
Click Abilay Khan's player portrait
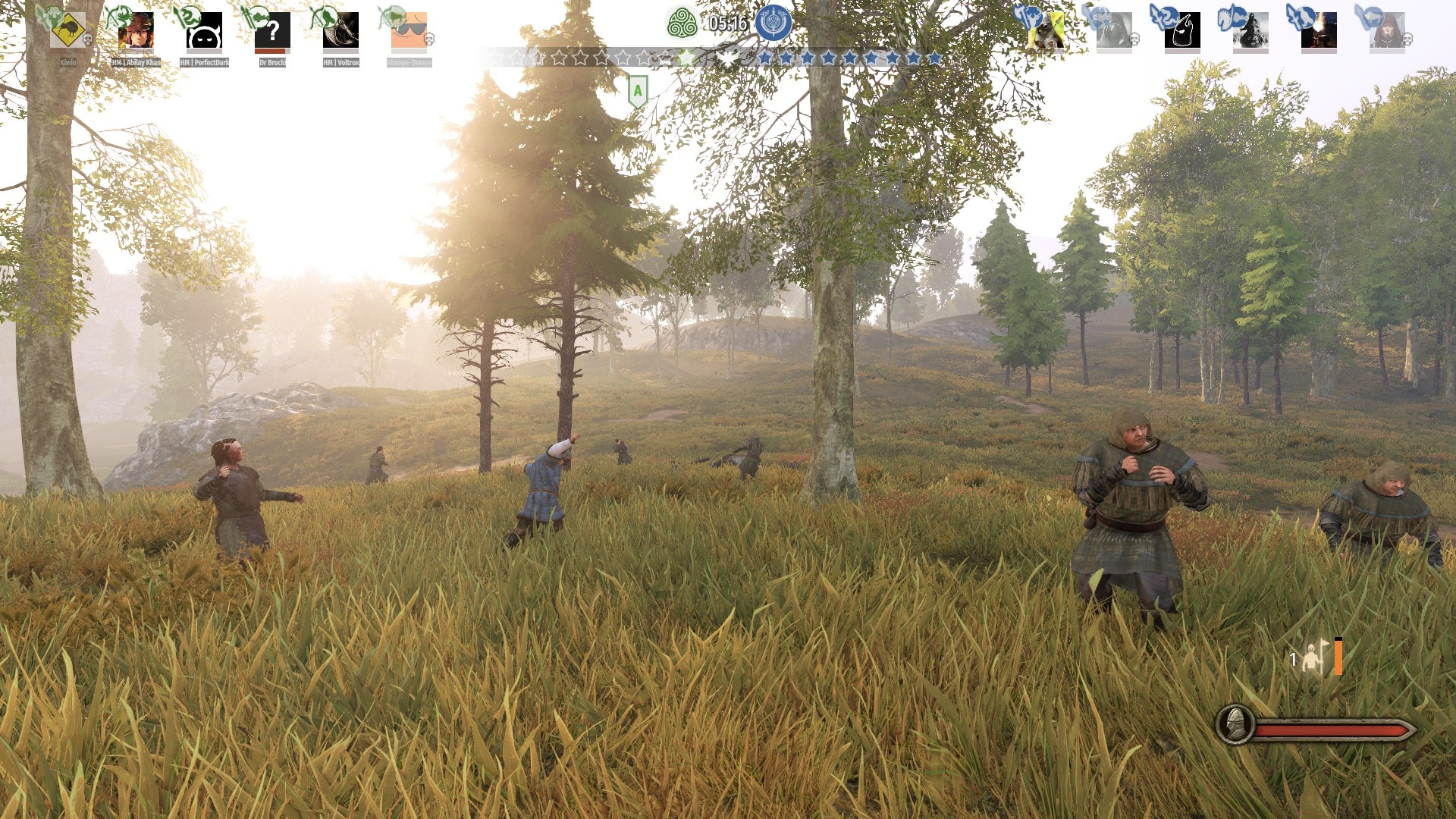[136, 30]
